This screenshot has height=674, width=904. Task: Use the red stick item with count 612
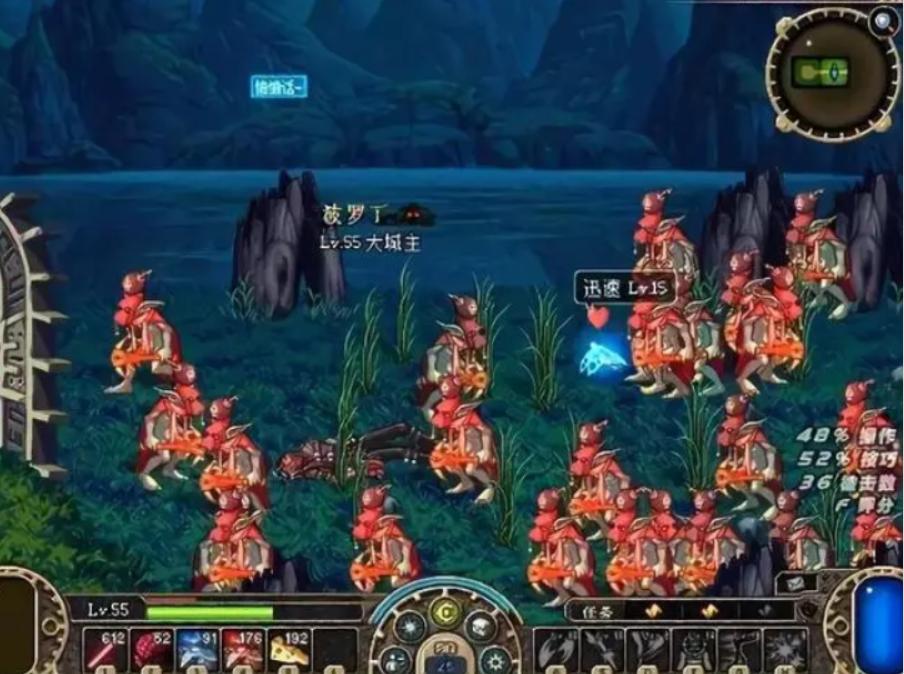click(103, 652)
